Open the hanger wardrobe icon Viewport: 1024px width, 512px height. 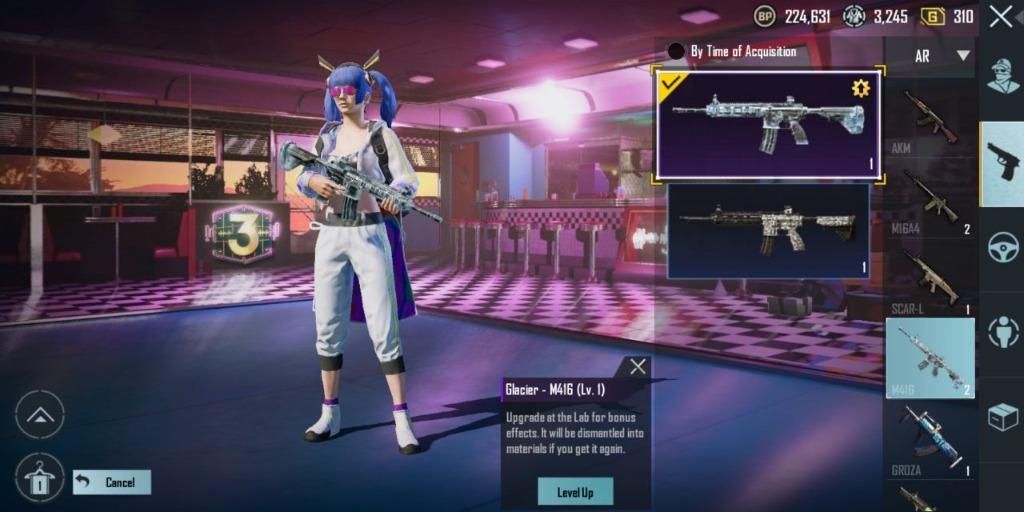point(40,478)
